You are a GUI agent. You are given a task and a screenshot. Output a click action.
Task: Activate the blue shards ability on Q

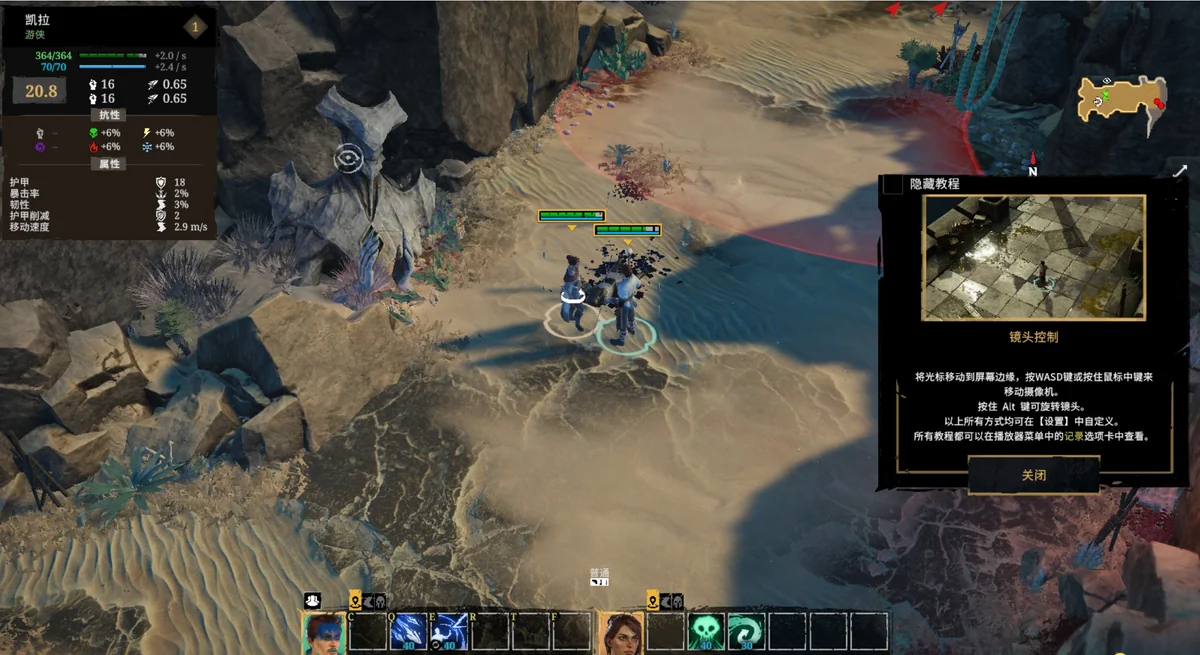point(409,632)
